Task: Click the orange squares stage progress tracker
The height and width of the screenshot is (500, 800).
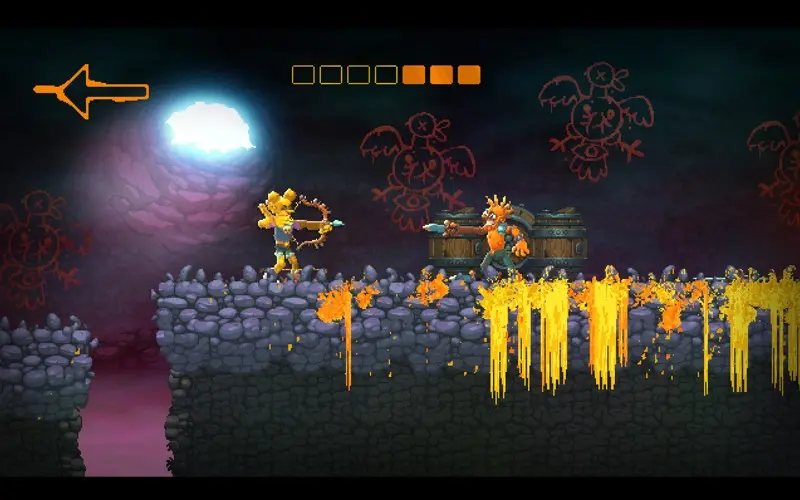Action: click(386, 75)
